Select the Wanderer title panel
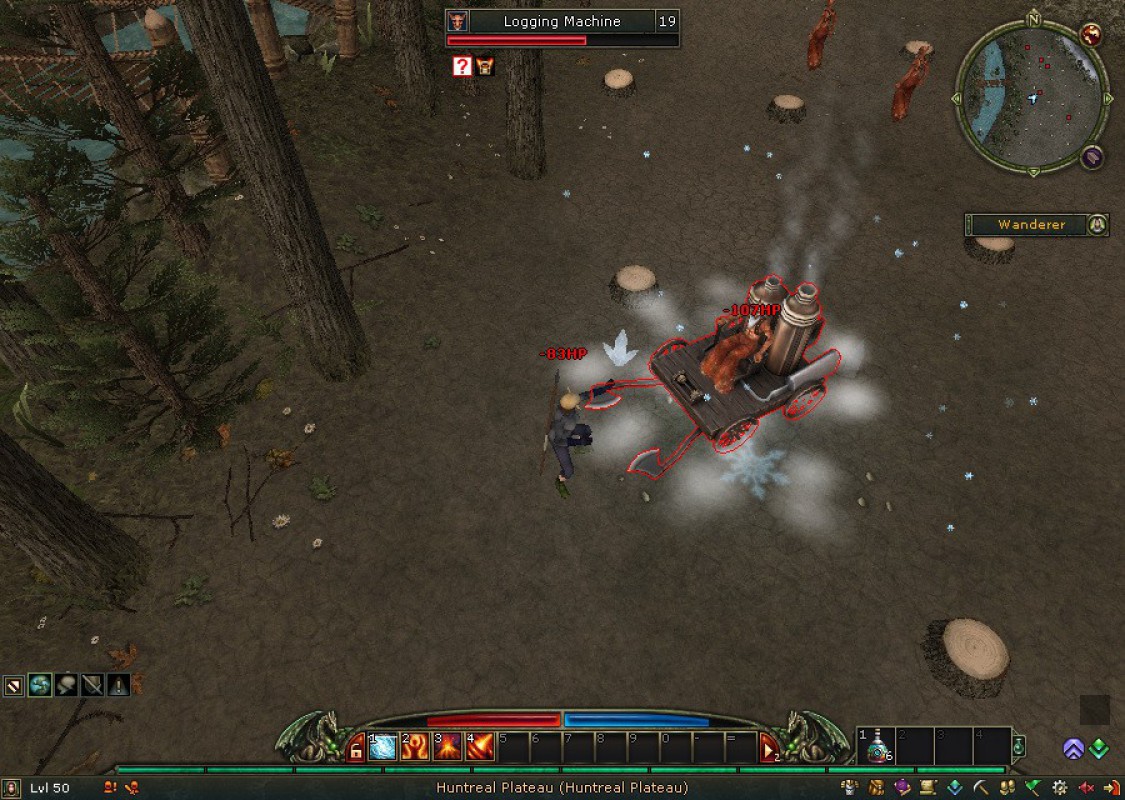1125x800 pixels. click(x=1031, y=225)
